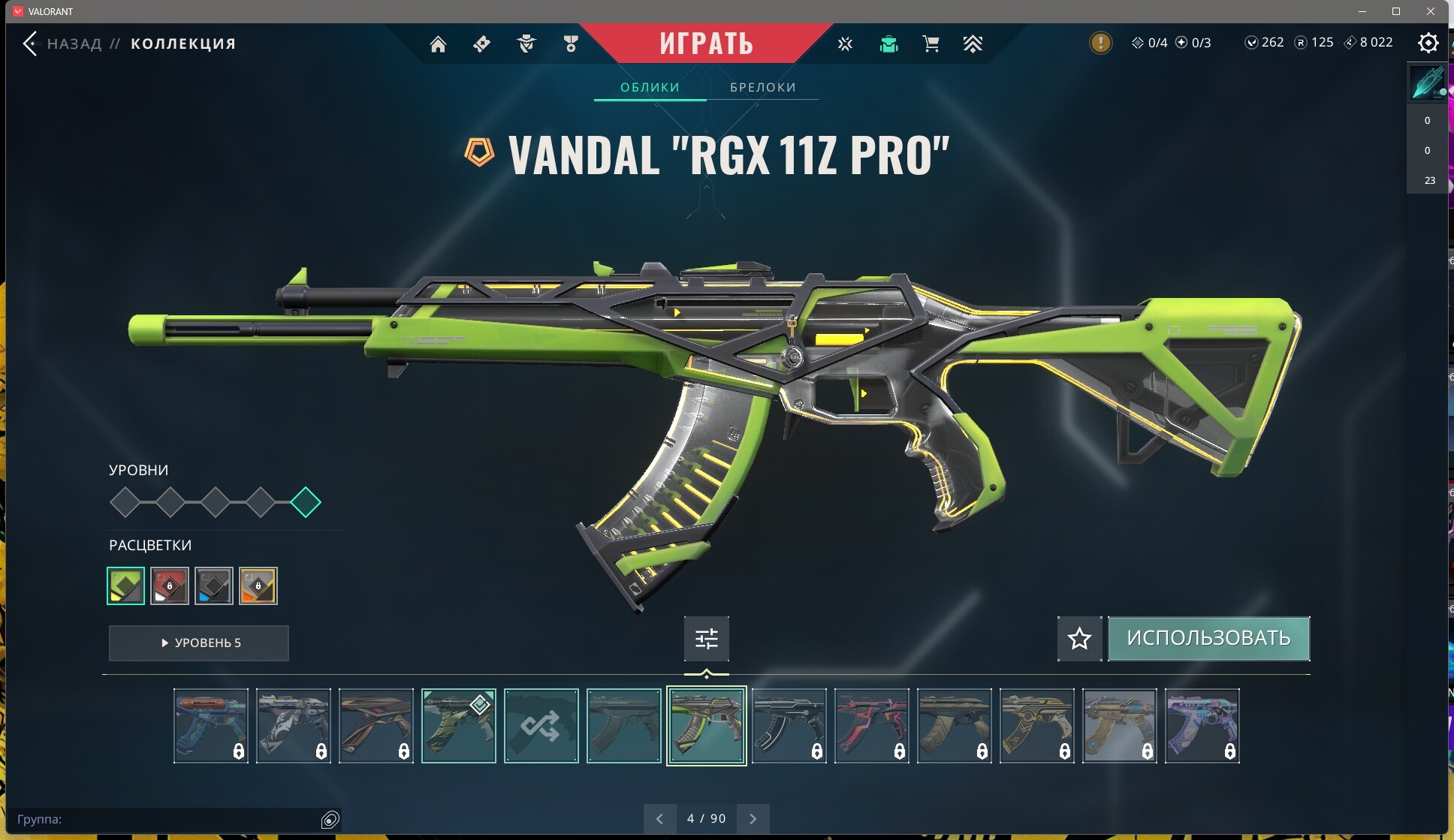The width and height of the screenshot is (1454, 840).
Task: Equip skin with ИСПОЛЬЗОВАТЬ button
Action: point(1208,638)
